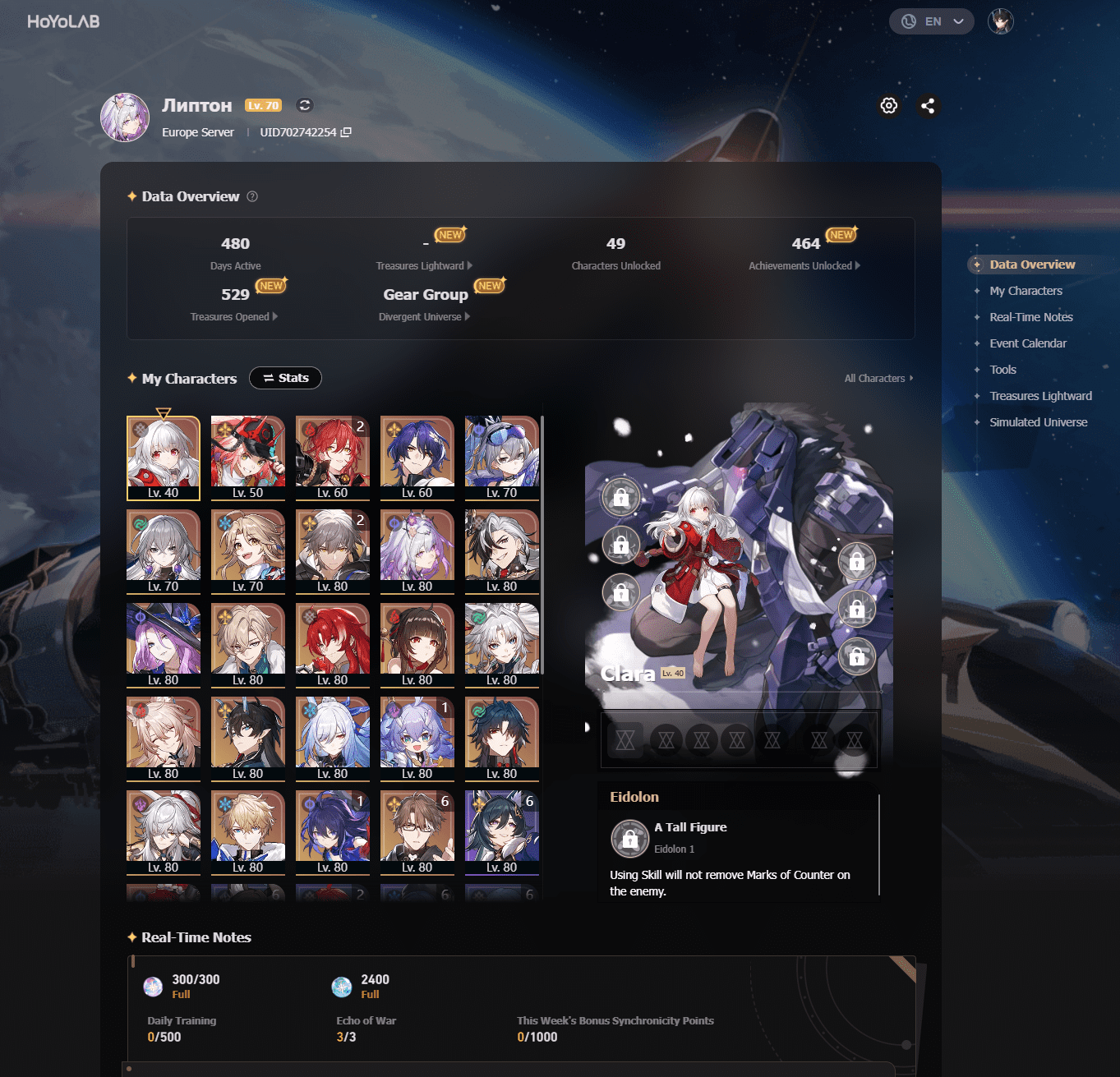Open Simulated Universe from the sidebar
Image resolution: width=1120 pixels, height=1077 pixels.
pos(1037,422)
